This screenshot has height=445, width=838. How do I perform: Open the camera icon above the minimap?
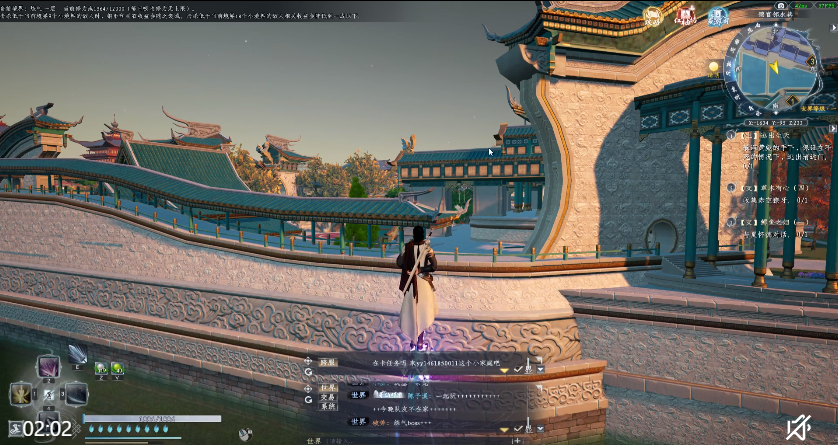781,5
